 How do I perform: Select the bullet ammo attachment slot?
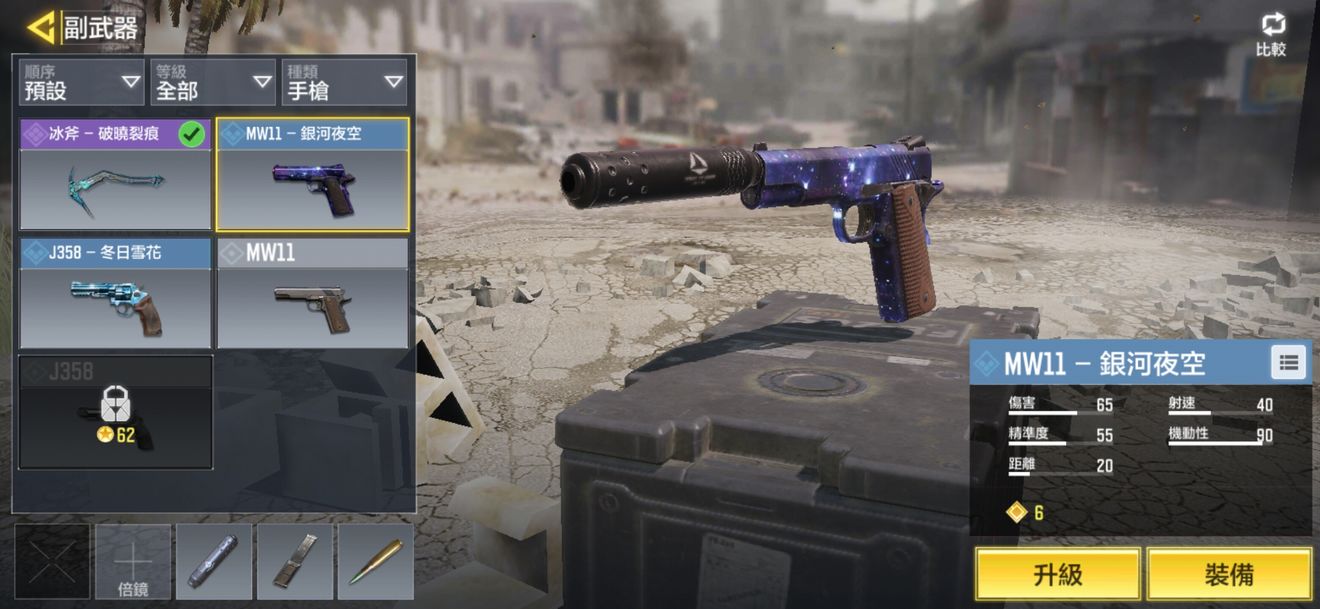tap(376, 562)
